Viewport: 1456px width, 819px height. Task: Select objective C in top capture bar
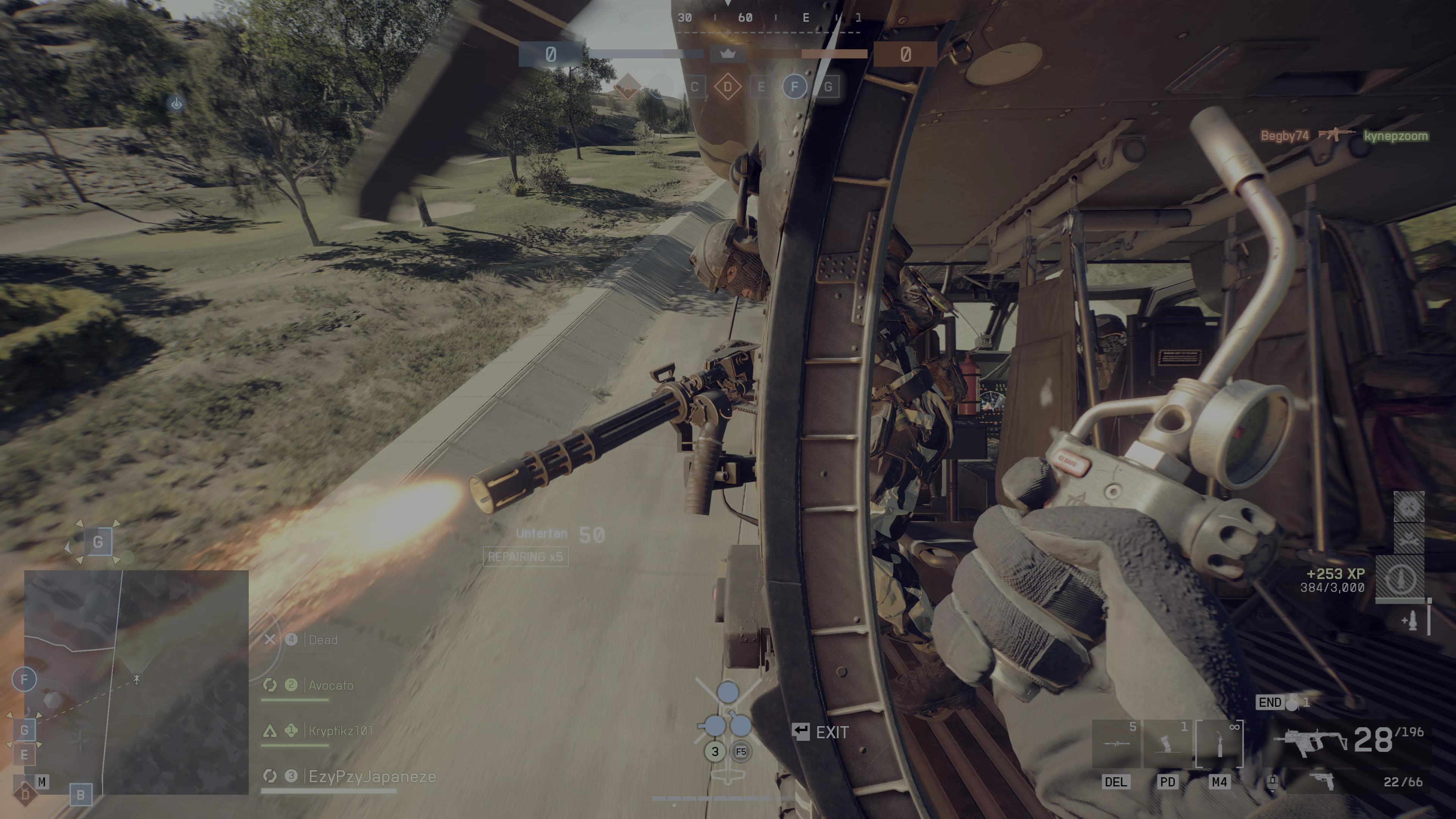click(x=695, y=87)
